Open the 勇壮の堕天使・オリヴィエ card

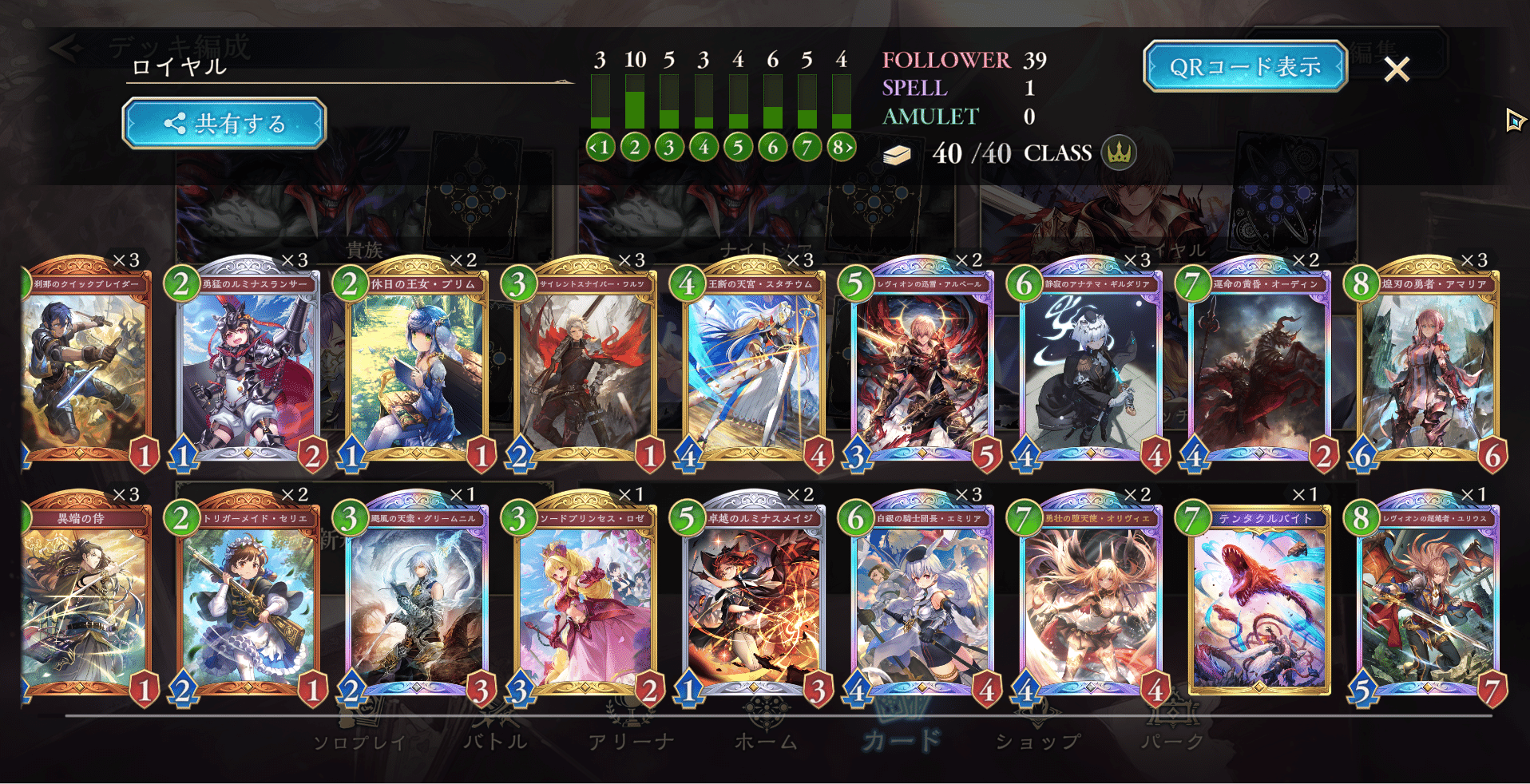pos(1092,603)
